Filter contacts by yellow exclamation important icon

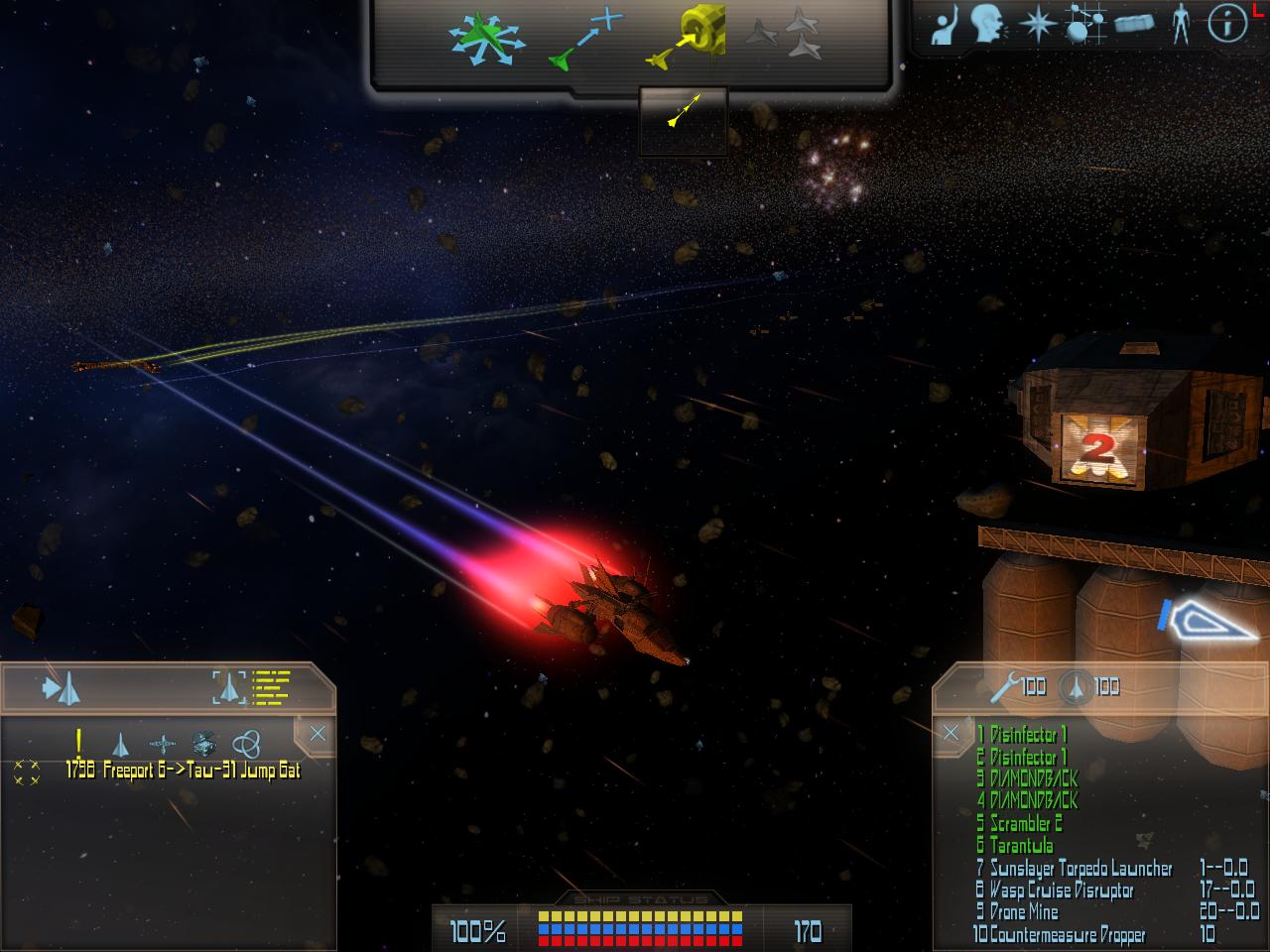coord(79,742)
